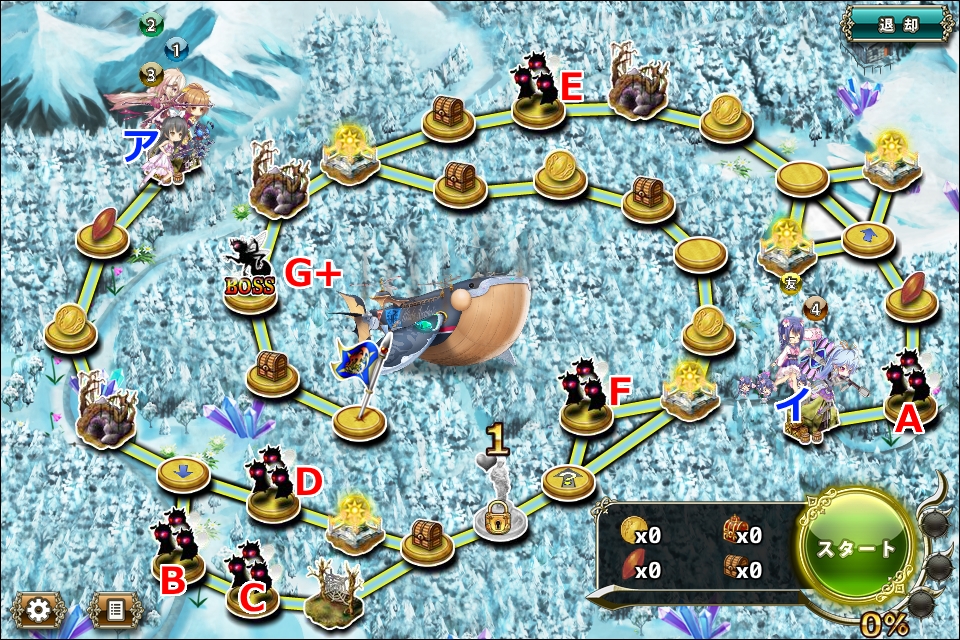Open the gear settings menu

(40, 610)
